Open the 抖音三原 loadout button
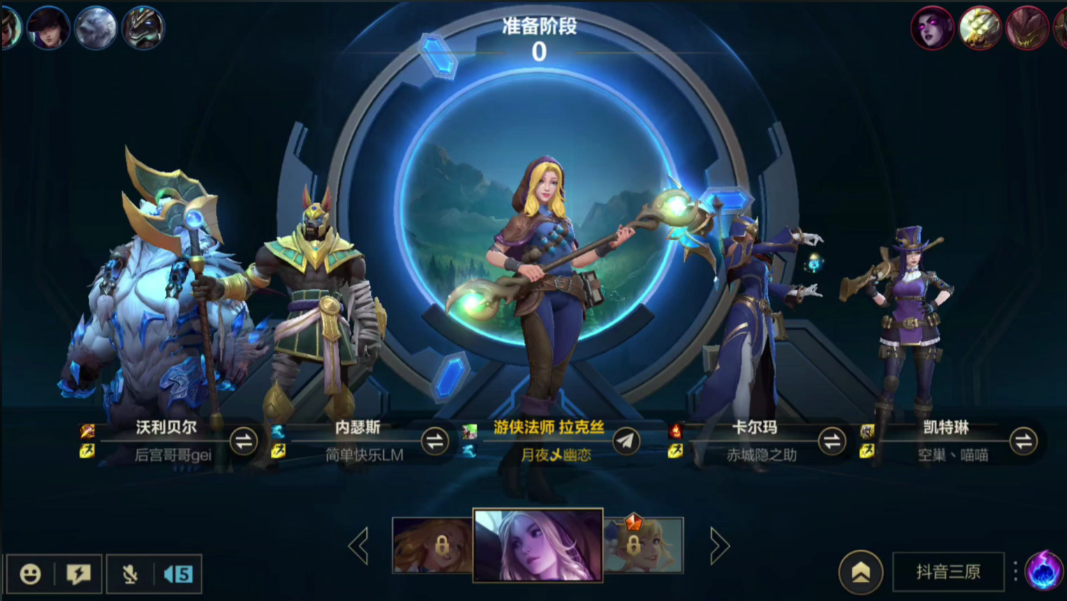 coord(947,572)
